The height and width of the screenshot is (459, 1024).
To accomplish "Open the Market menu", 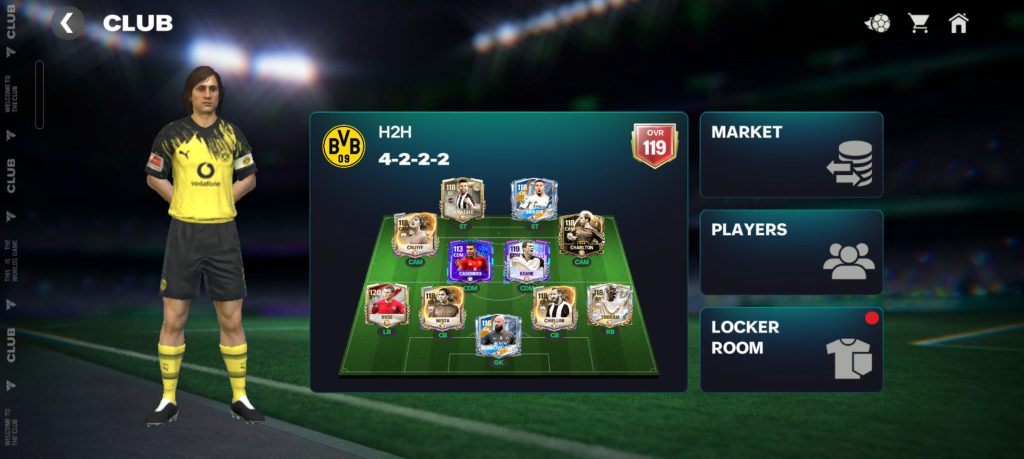I will click(791, 154).
